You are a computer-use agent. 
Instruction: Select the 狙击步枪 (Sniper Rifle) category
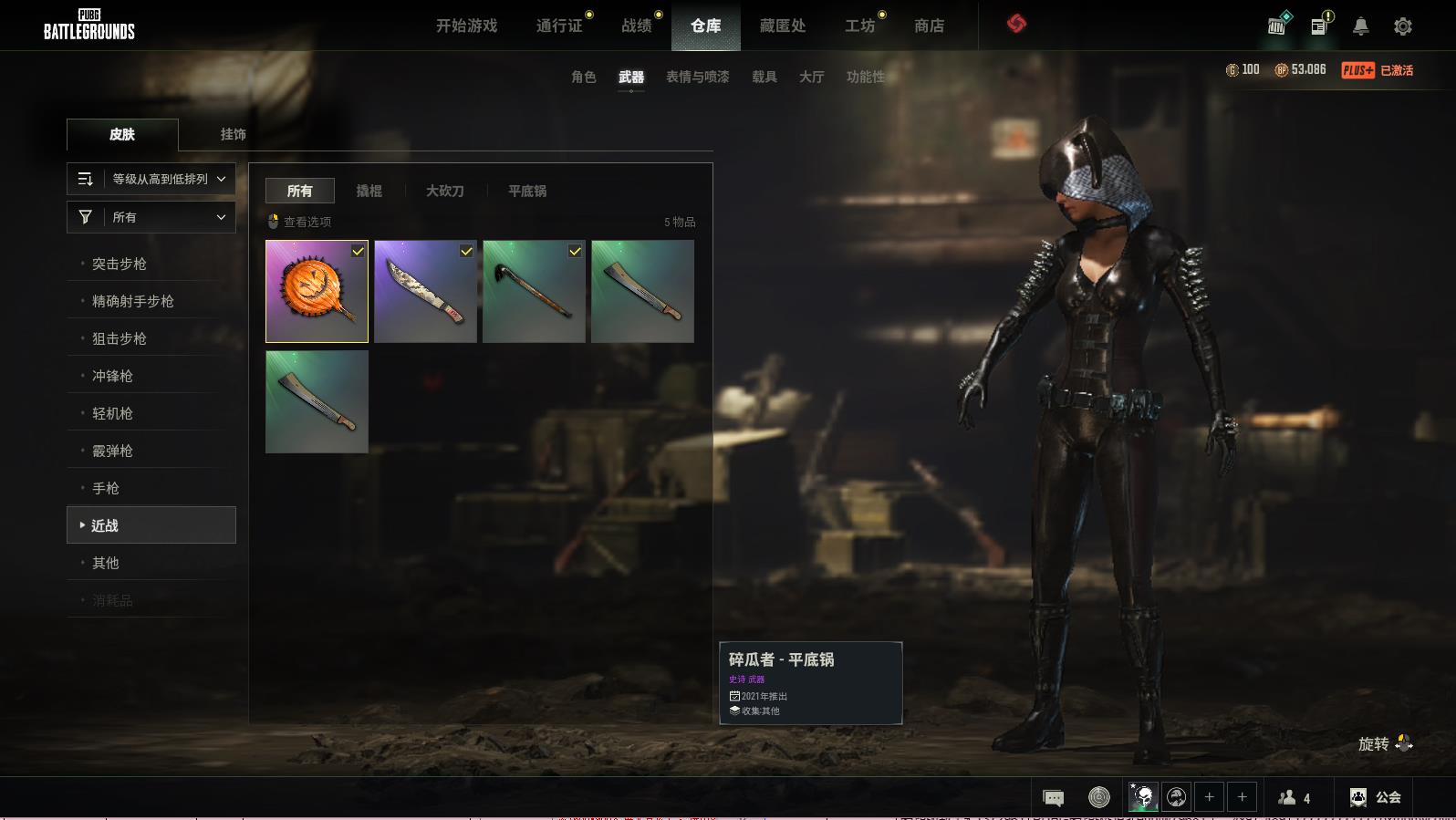[x=120, y=338]
